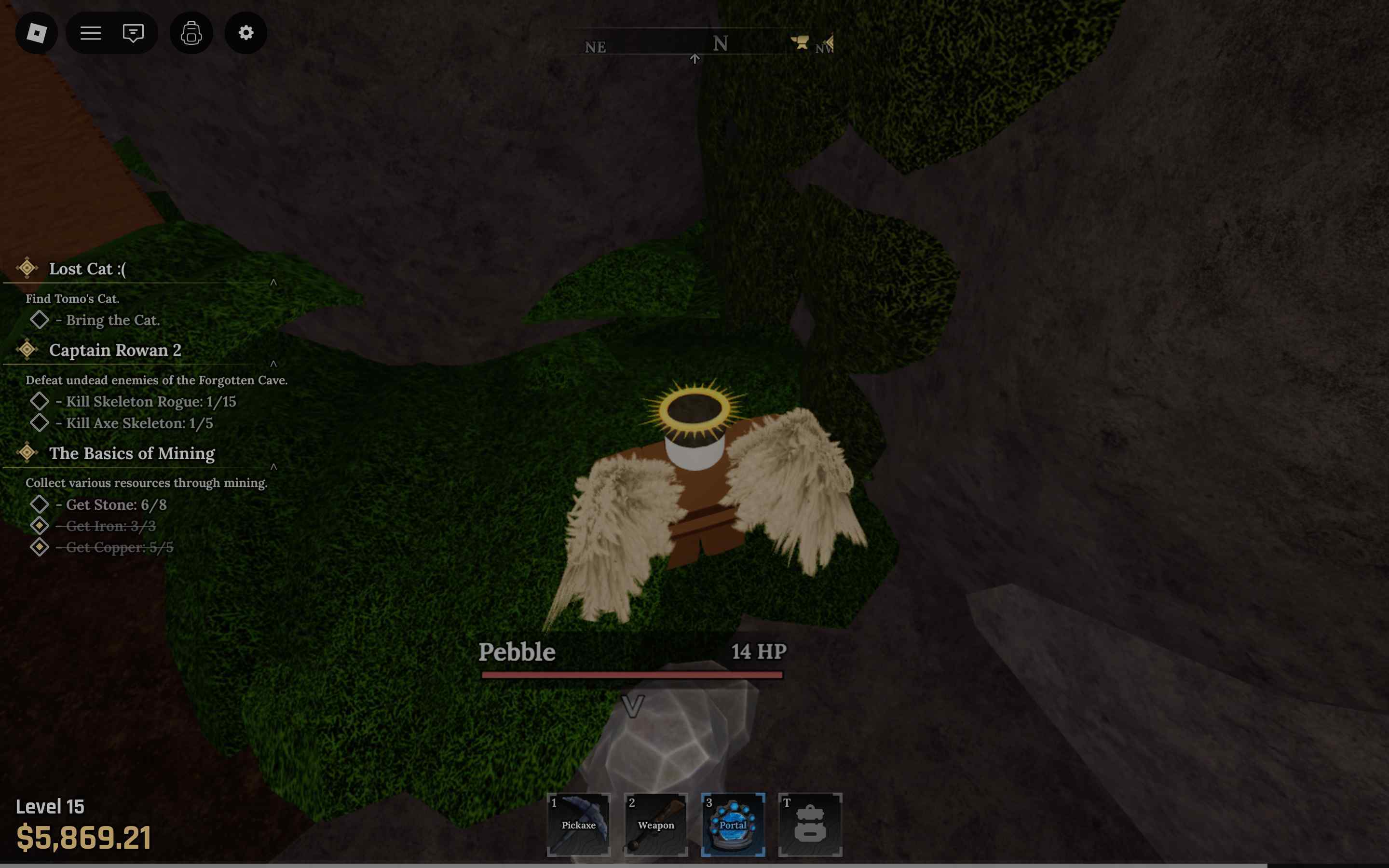The image size is (1389, 868).
Task: Click the Captain Rowan 2 quest title
Action: coord(115,350)
